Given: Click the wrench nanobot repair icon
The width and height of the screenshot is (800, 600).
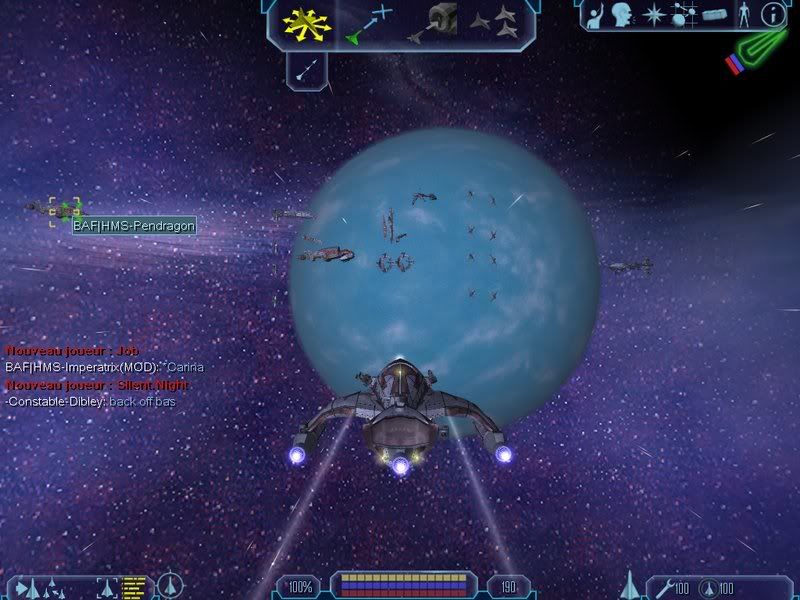Looking at the screenshot, I should 661,586.
